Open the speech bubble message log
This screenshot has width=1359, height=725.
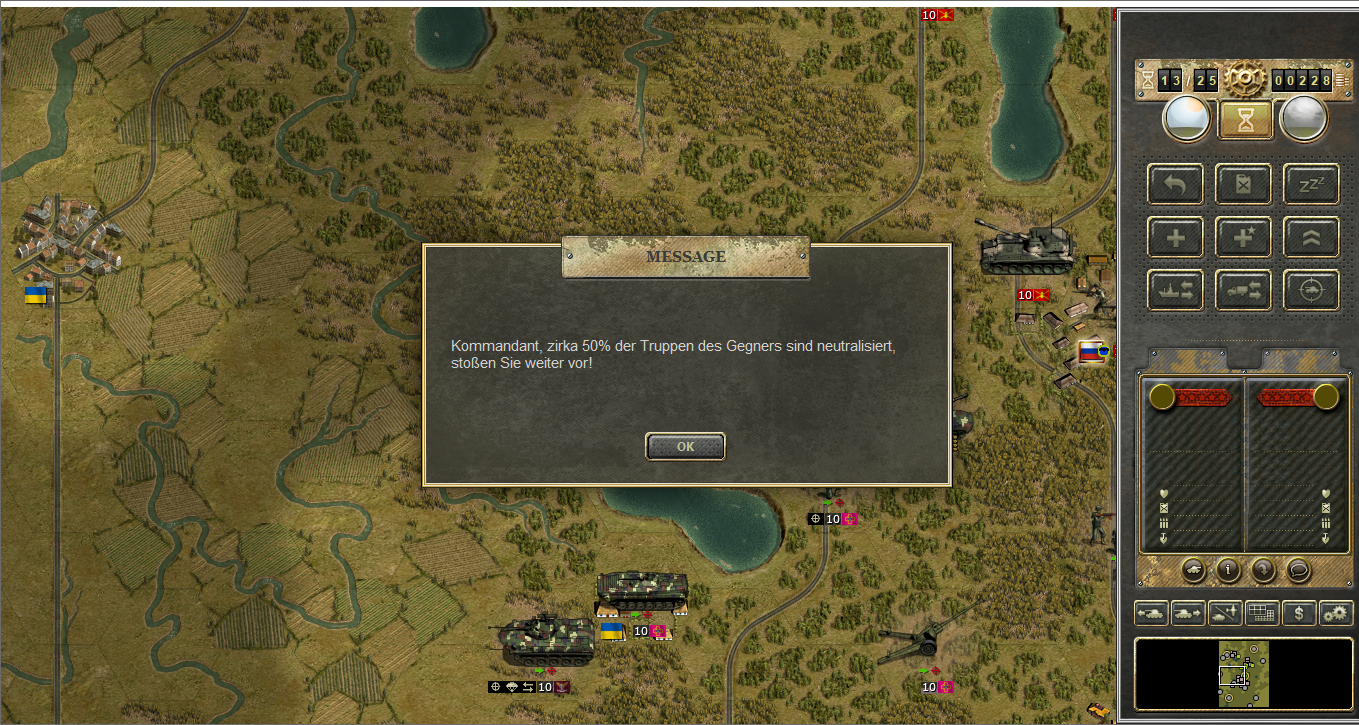[x=1298, y=570]
